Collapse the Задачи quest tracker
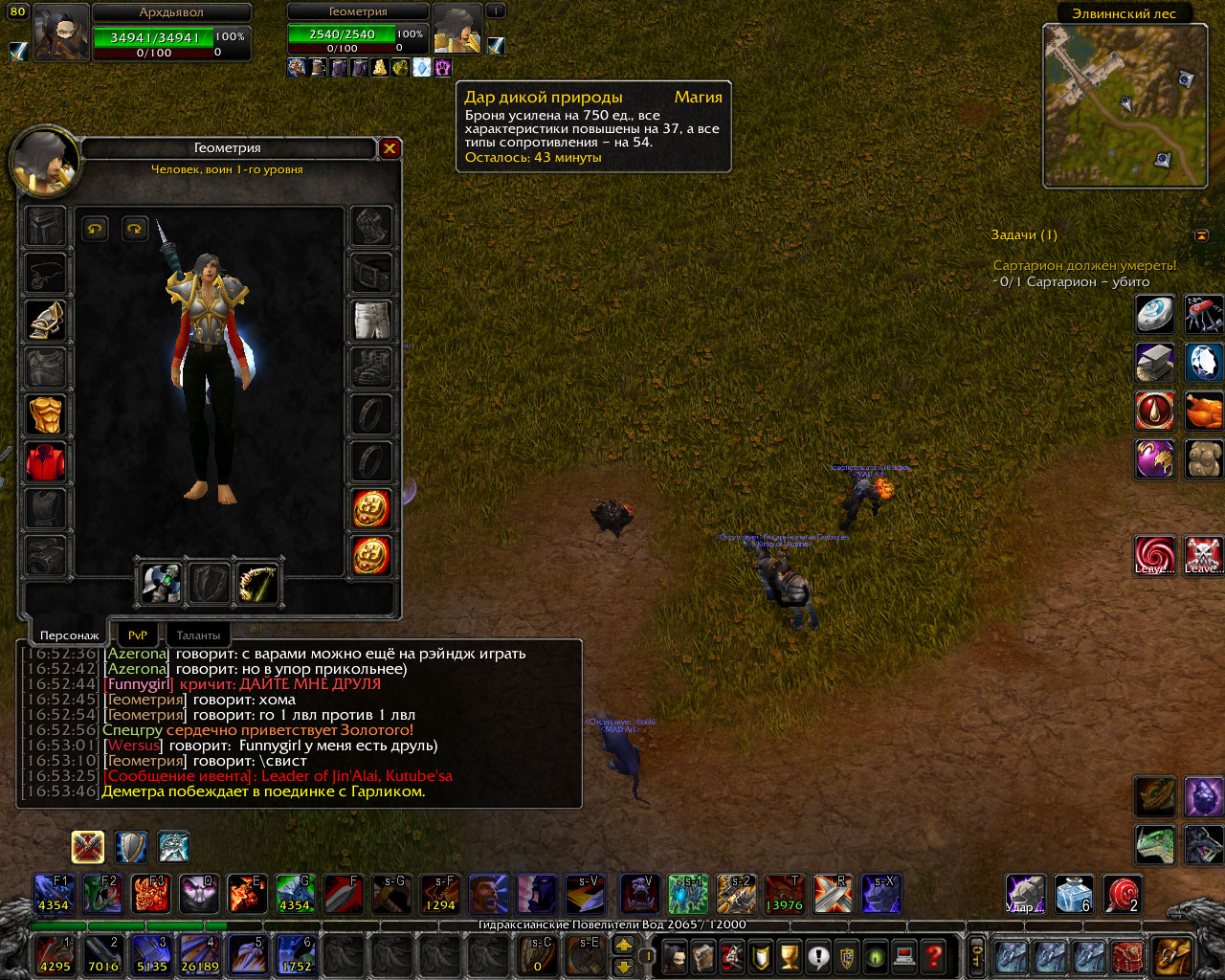The width and height of the screenshot is (1225, 980). pos(1201,235)
